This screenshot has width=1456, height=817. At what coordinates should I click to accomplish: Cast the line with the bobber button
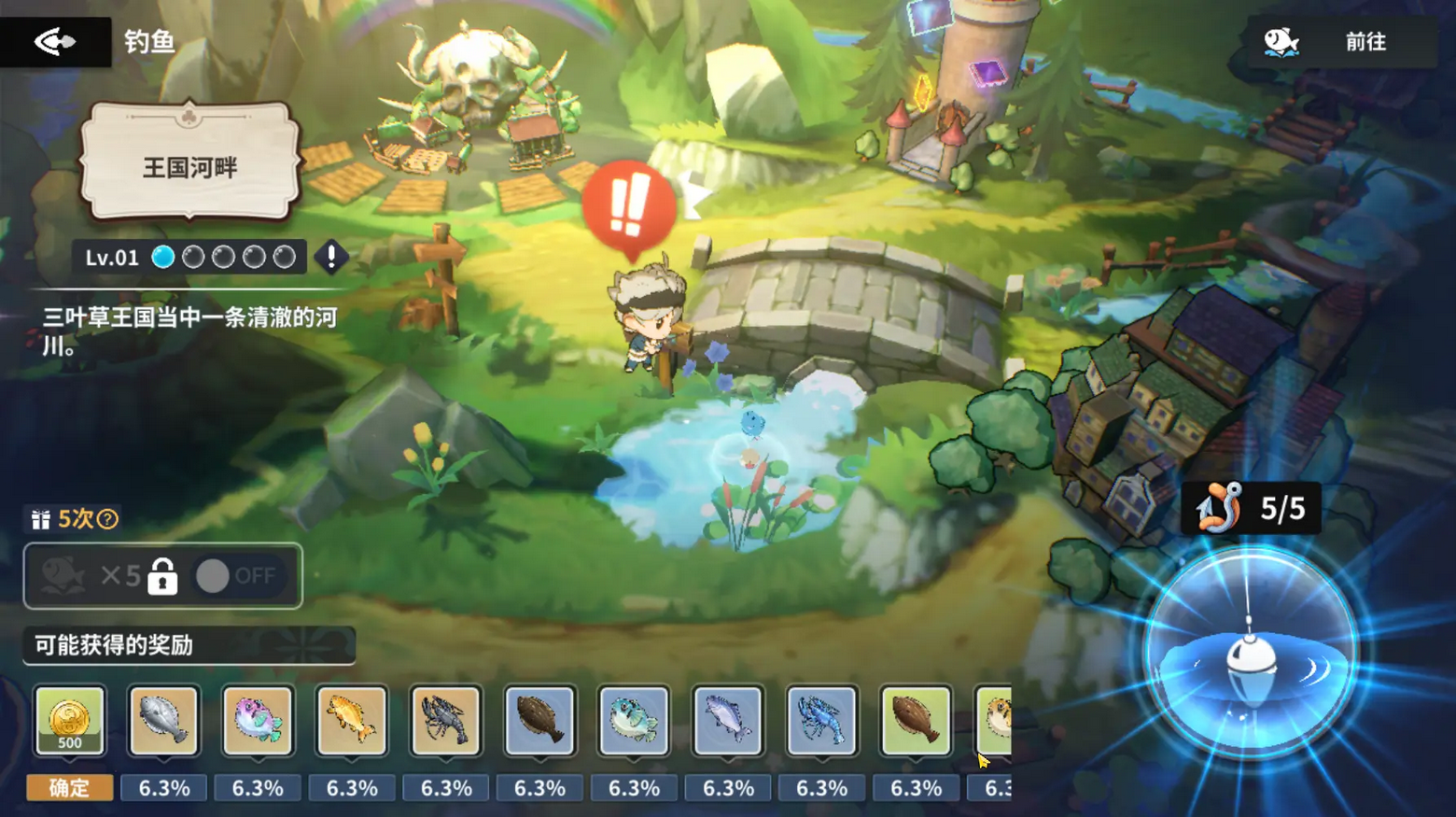coord(1250,653)
